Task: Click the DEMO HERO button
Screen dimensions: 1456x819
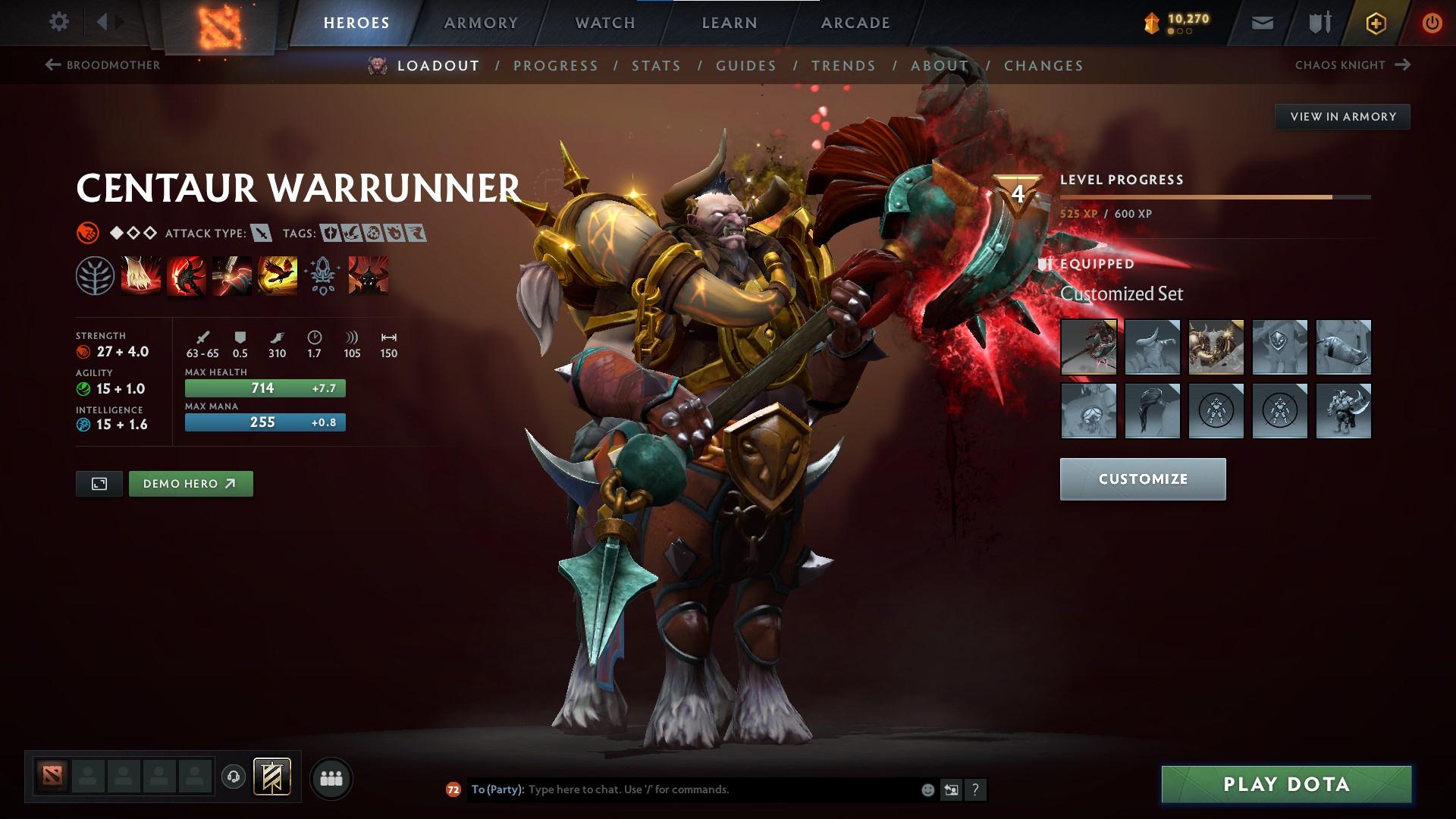Action: click(190, 483)
